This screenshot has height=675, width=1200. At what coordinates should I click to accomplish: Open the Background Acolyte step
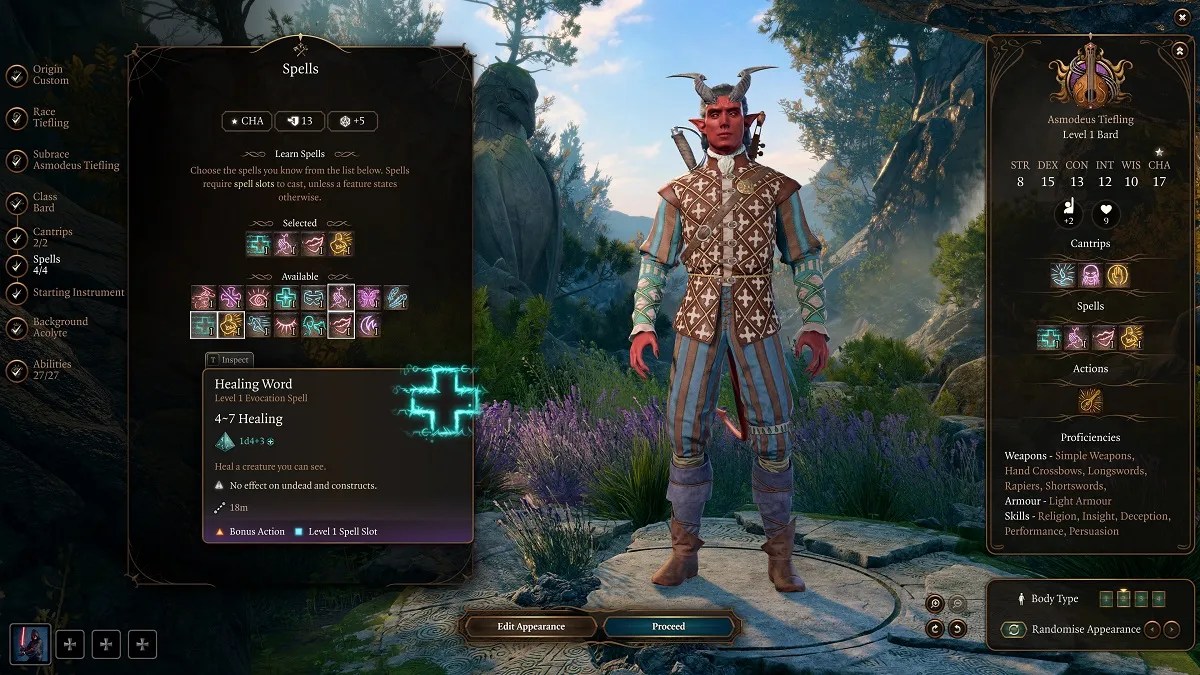coord(60,327)
